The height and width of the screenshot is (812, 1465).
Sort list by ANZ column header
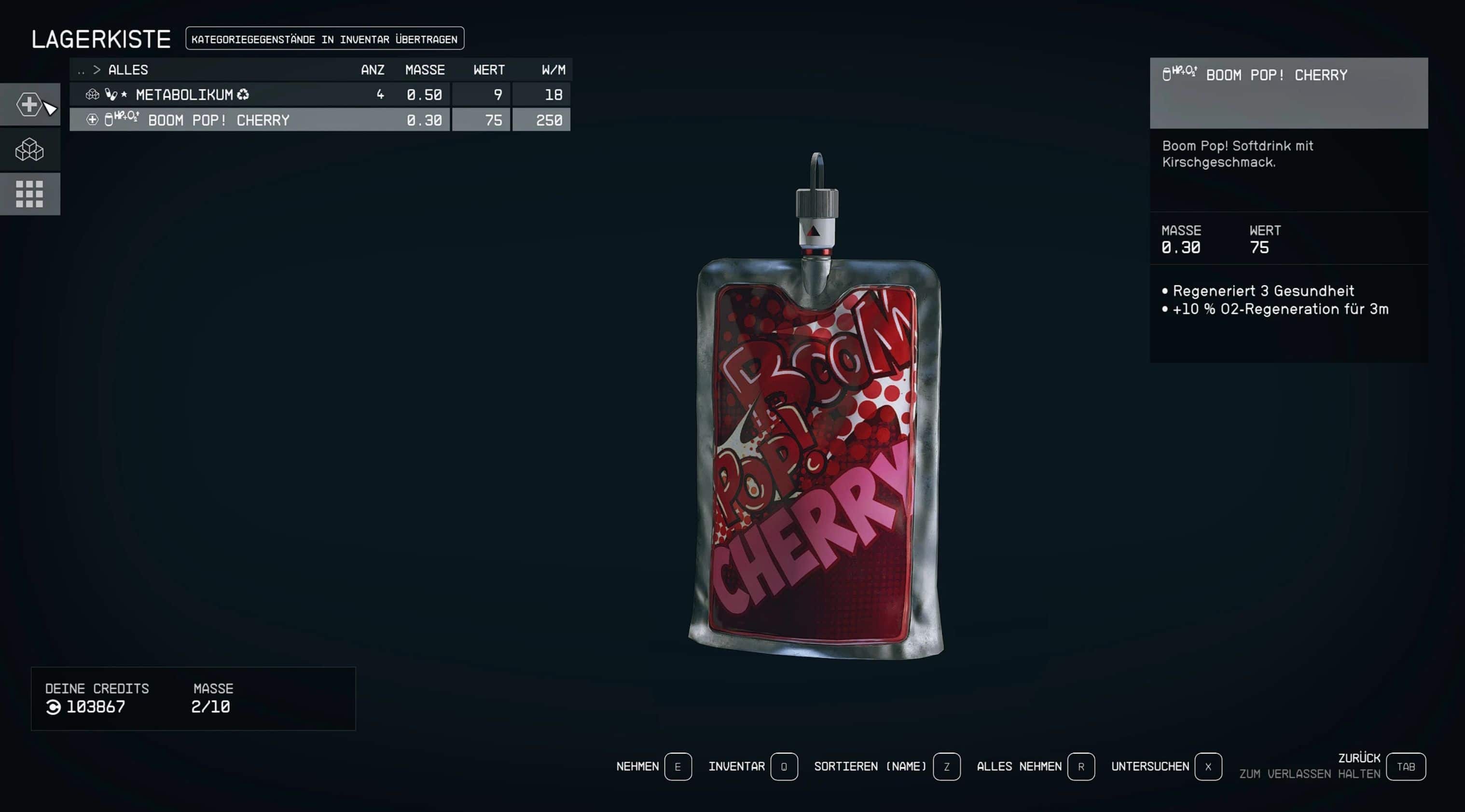373,70
